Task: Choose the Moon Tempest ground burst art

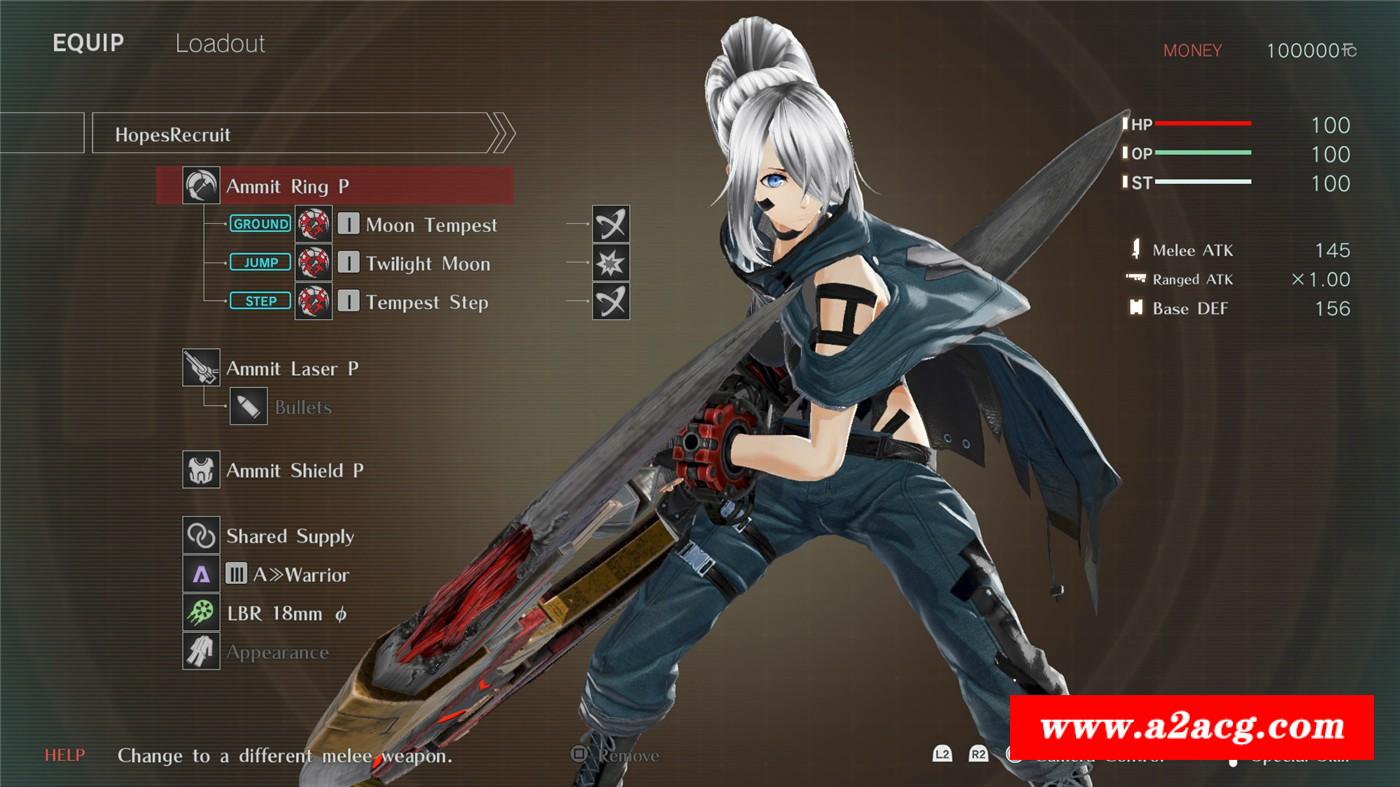Action: tap(430, 225)
